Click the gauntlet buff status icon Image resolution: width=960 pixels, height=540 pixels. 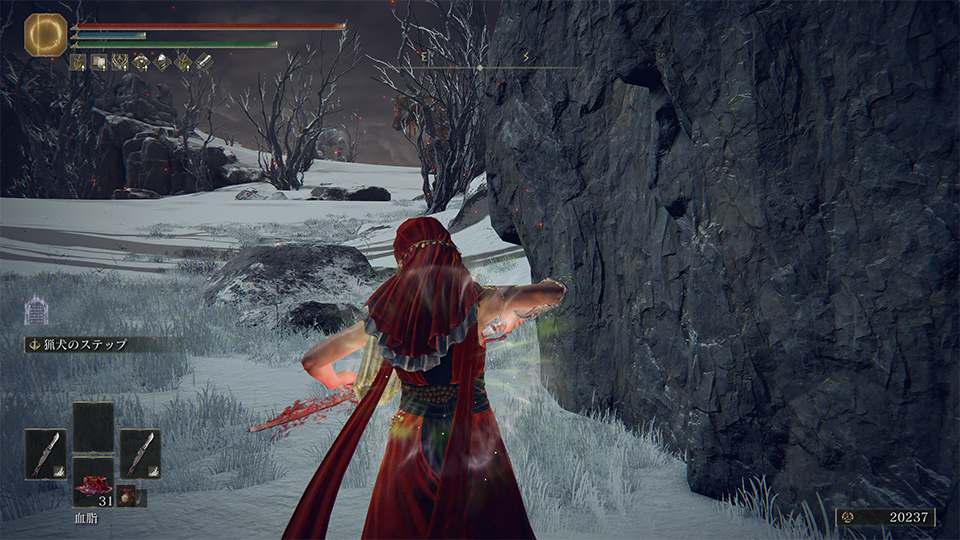(204, 62)
